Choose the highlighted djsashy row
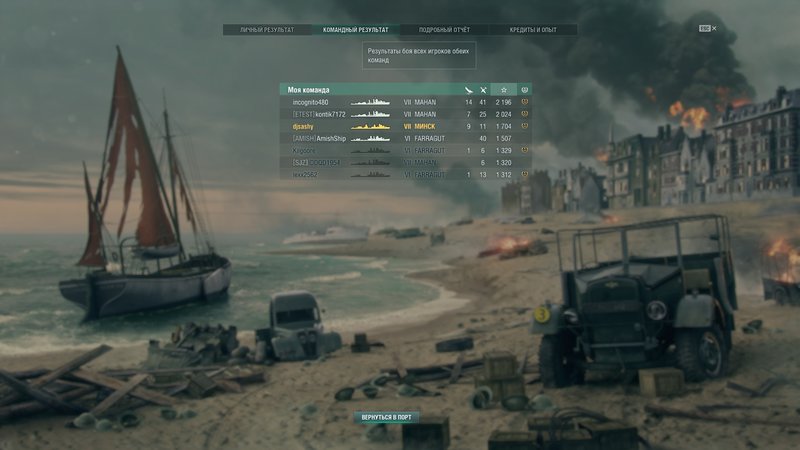This screenshot has height=450, width=800. [303, 127]
